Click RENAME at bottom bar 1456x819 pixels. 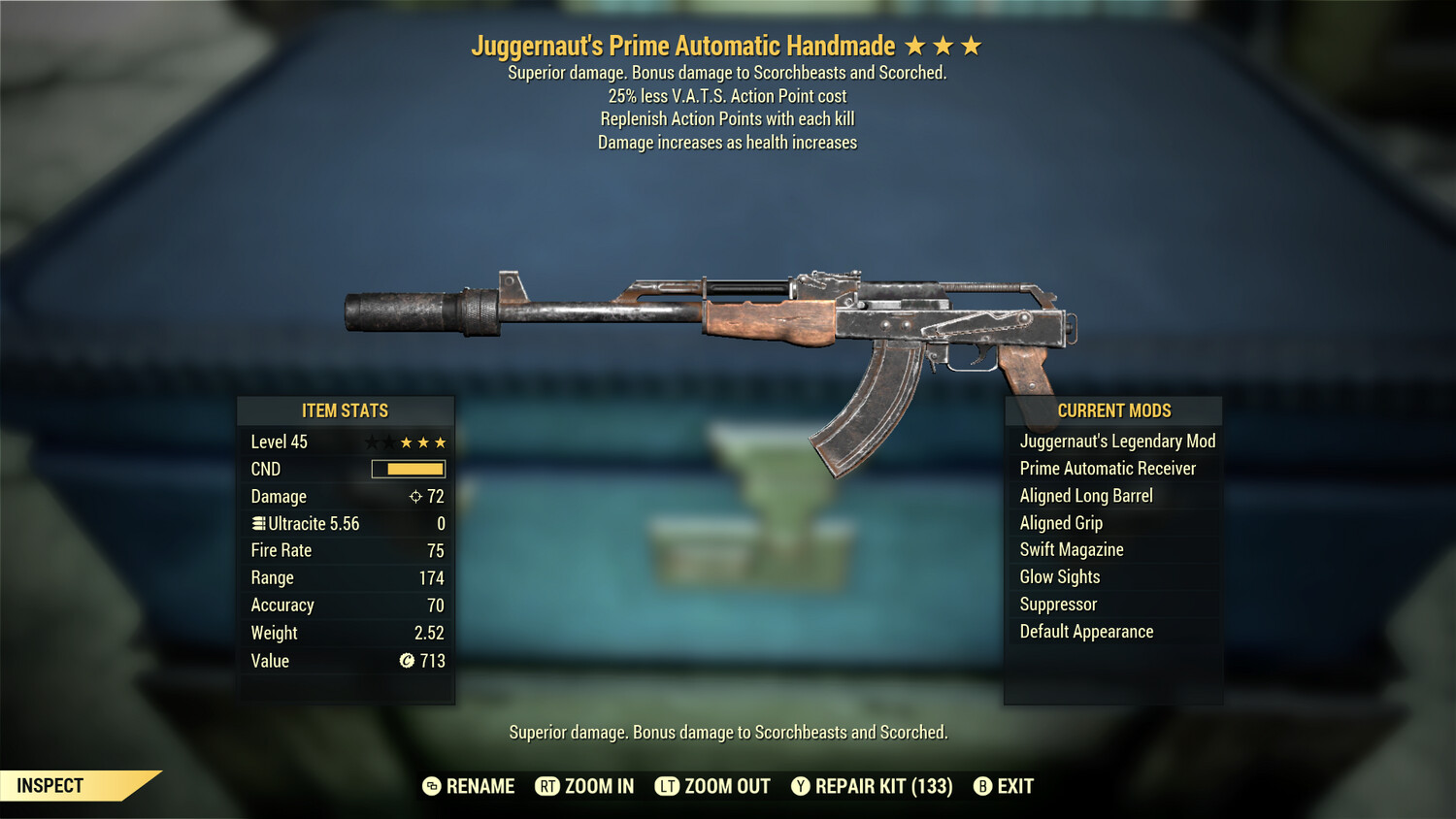(x=480, y=786)
